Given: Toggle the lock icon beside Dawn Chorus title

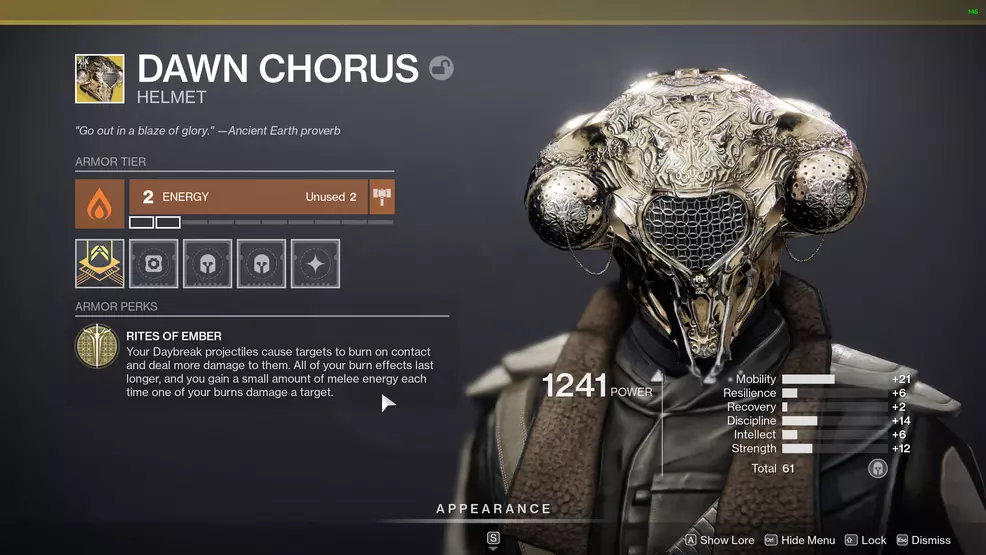Looking at the screenshot, I should point(441,68).
